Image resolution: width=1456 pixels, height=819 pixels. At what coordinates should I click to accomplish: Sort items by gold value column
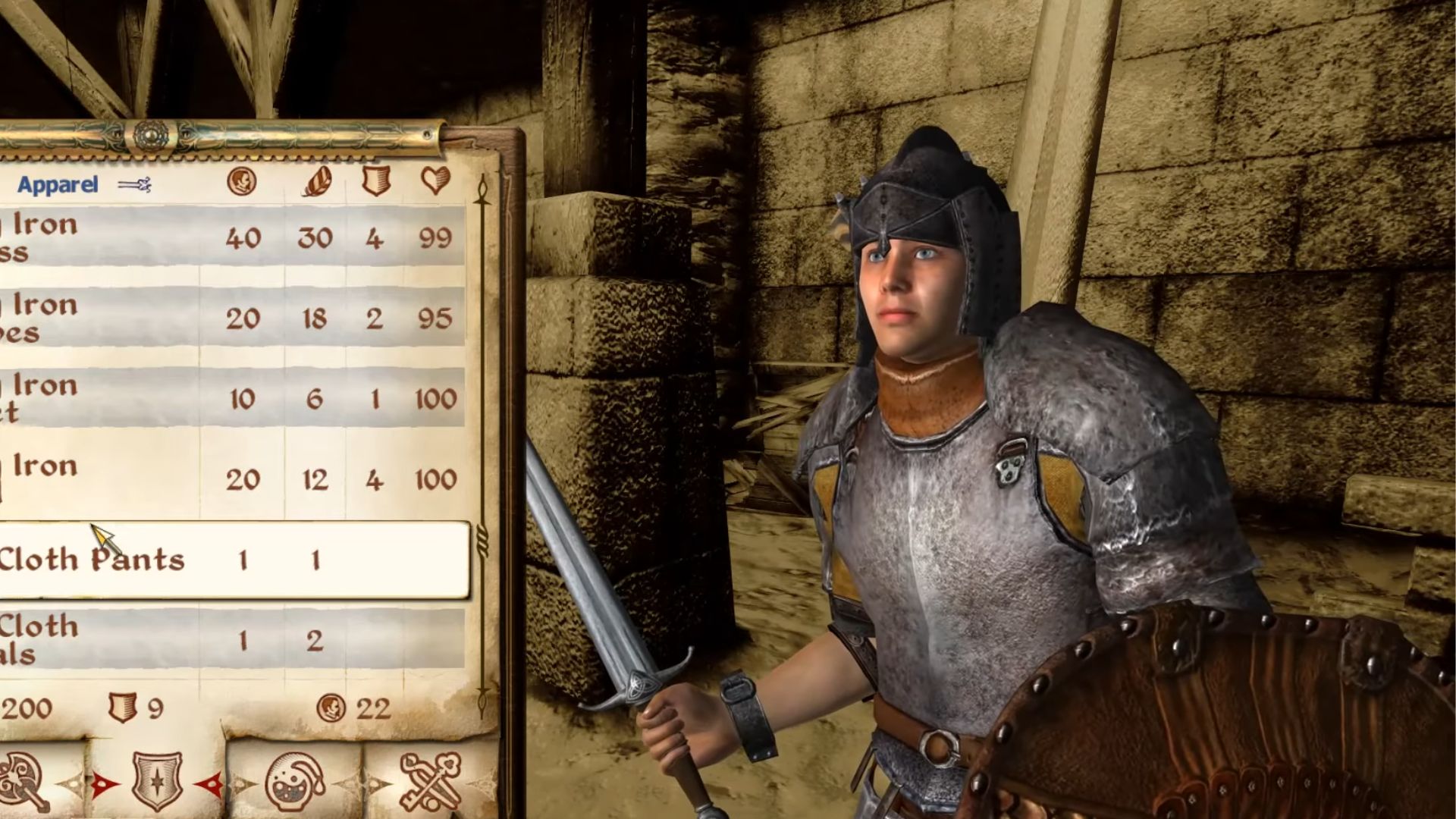242,181
